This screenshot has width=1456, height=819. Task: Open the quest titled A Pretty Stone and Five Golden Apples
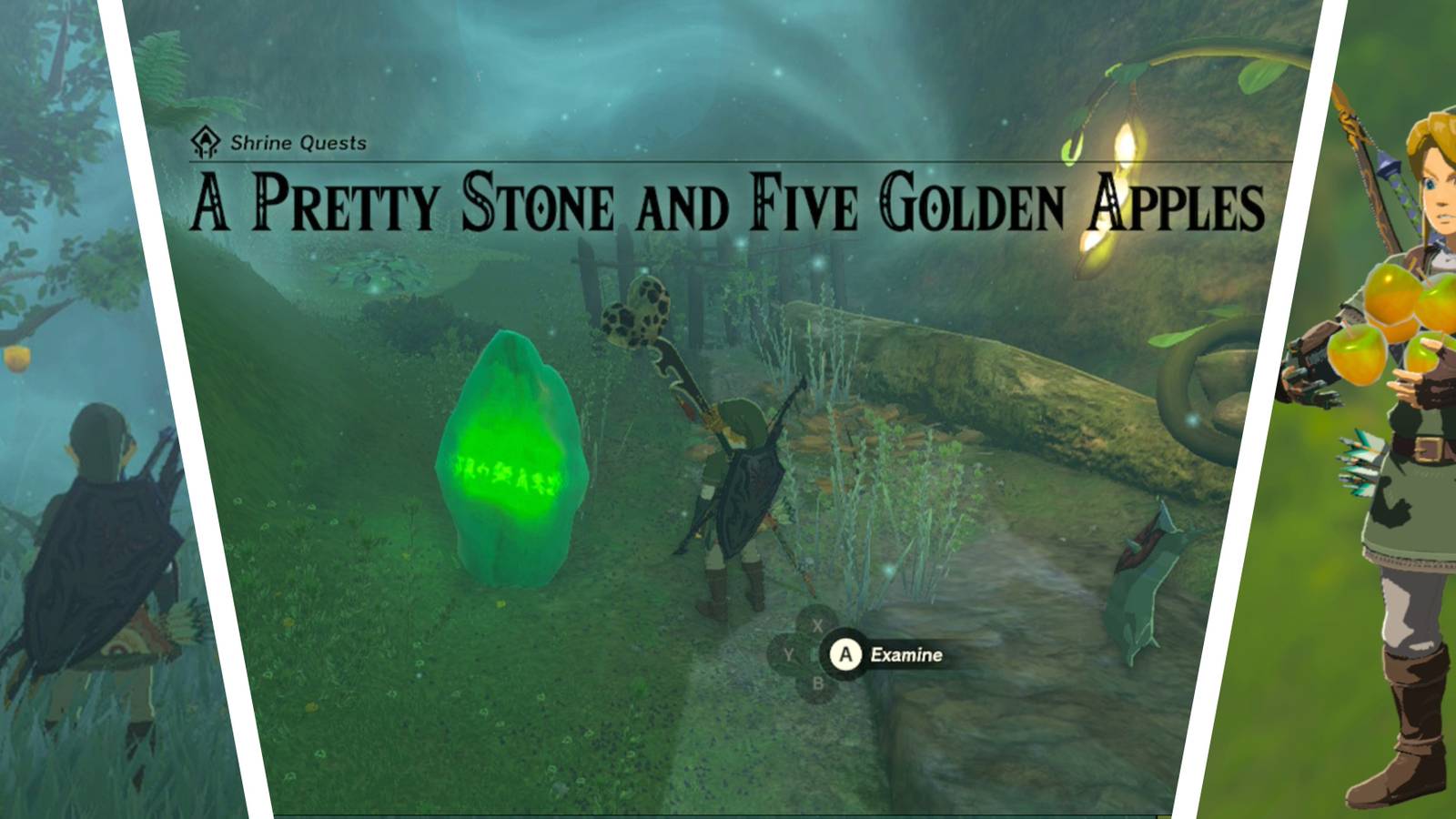pyautogui.click(x=723, y=202)
